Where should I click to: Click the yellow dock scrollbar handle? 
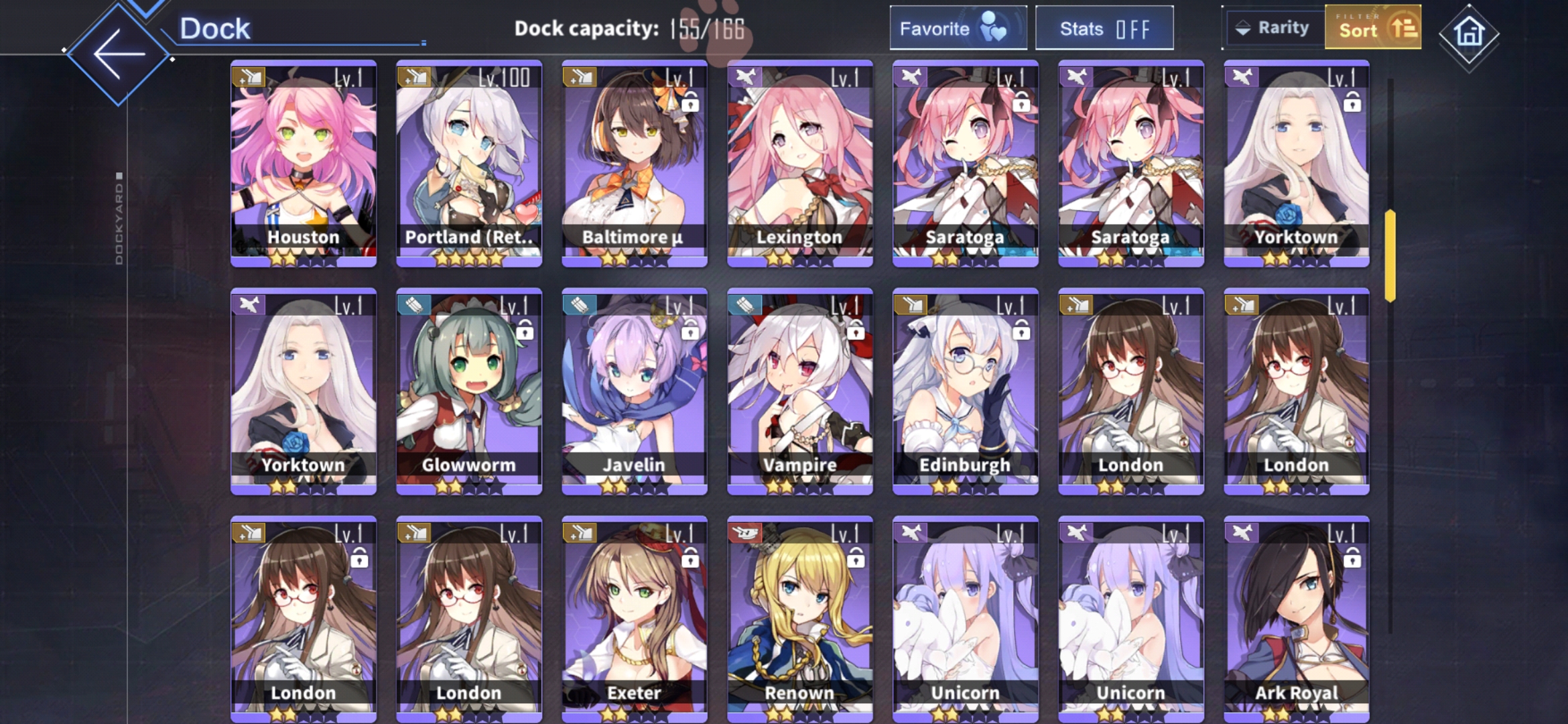click(1390, 255)
